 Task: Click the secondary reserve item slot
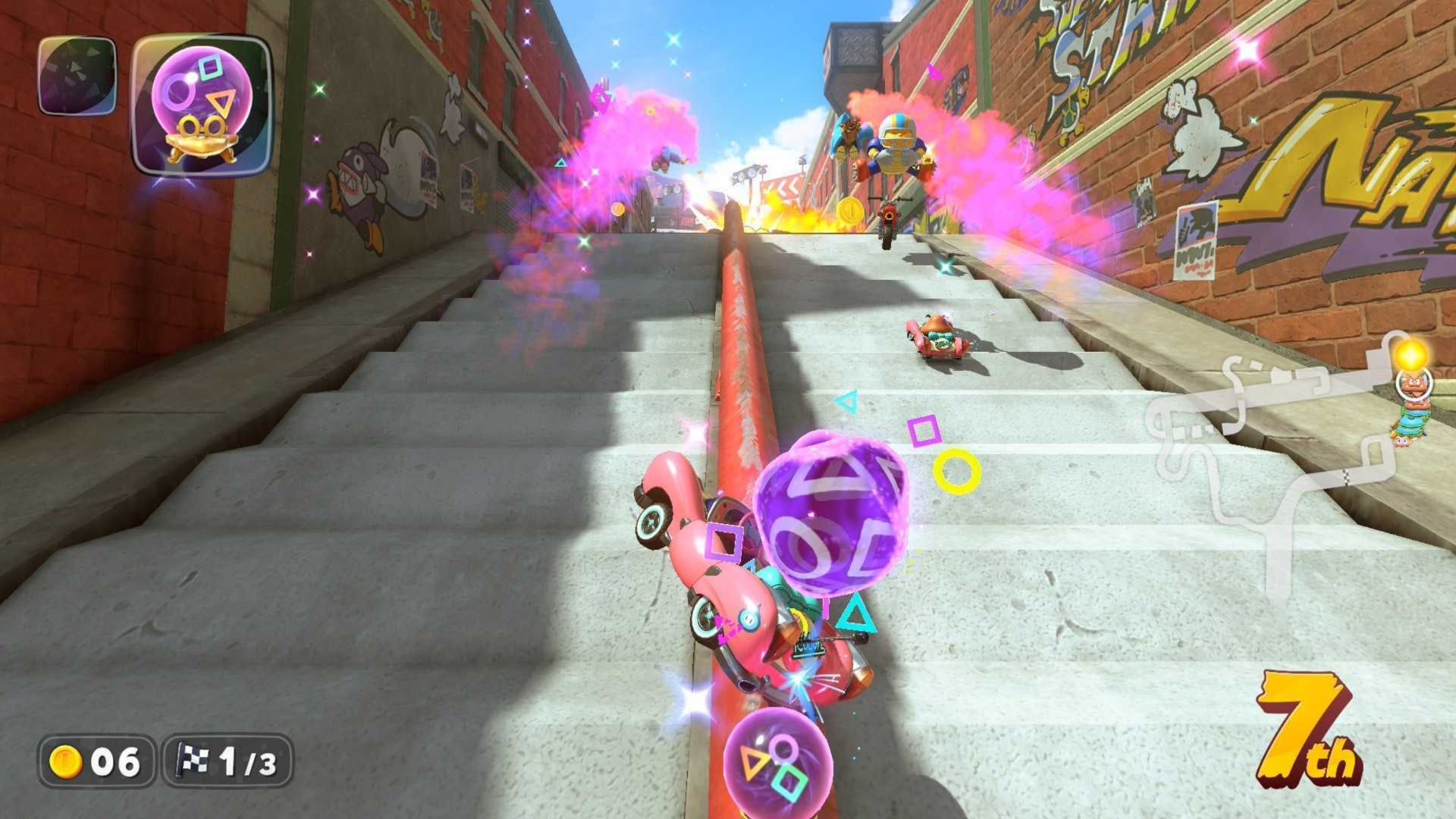(x=76, y=76)
